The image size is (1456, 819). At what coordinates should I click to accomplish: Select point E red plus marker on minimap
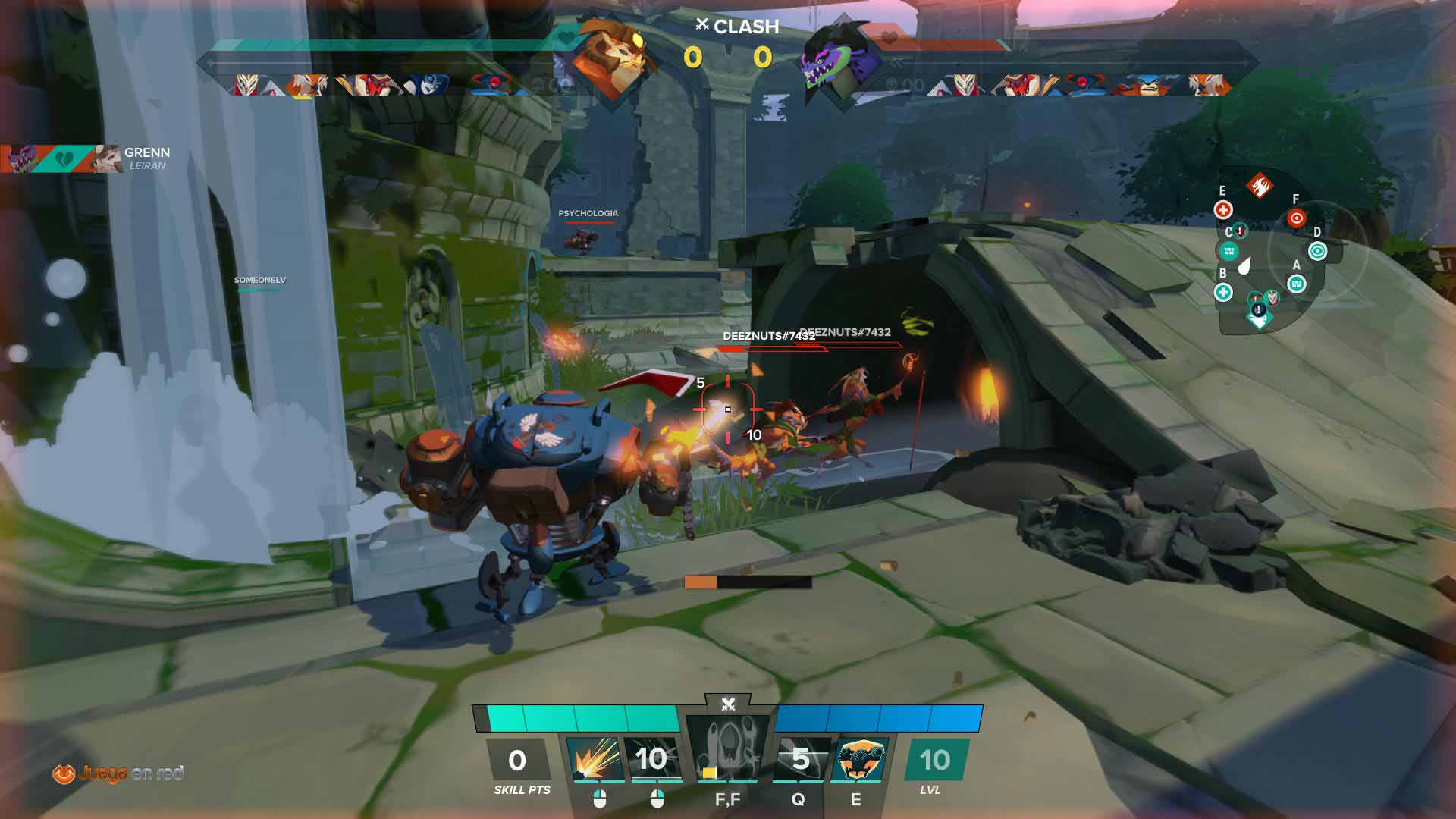pyautogui.click(x=1222, y=209)
